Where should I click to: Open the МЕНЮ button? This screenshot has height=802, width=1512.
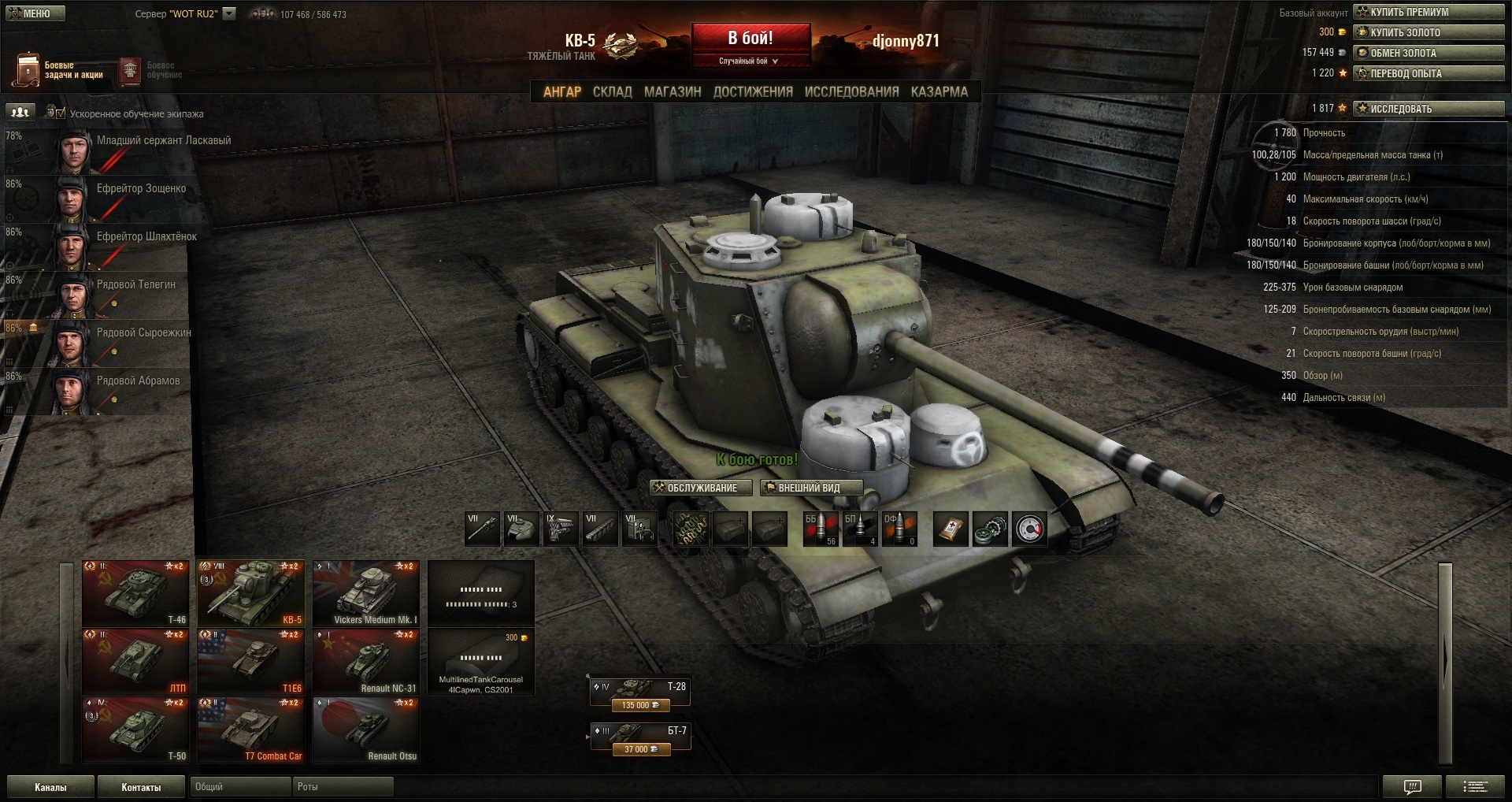click(35, 13)
